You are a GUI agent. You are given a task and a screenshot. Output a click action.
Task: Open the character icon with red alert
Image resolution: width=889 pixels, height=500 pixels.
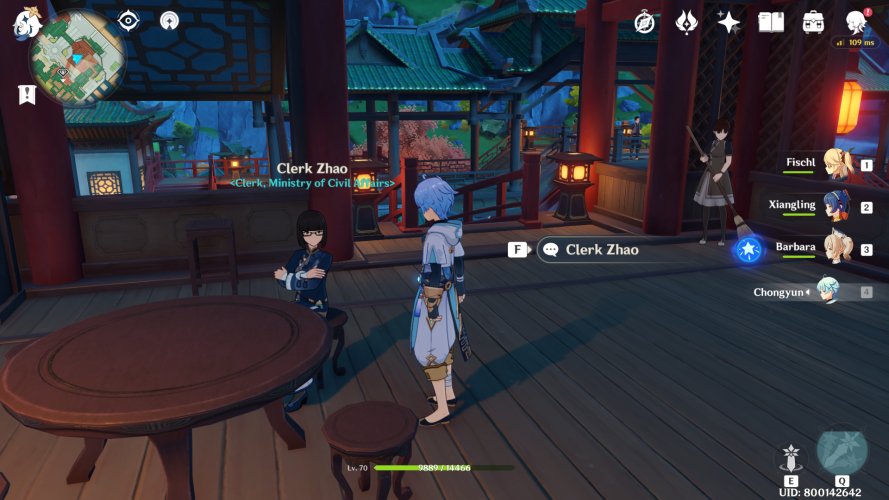click(855, 22)
